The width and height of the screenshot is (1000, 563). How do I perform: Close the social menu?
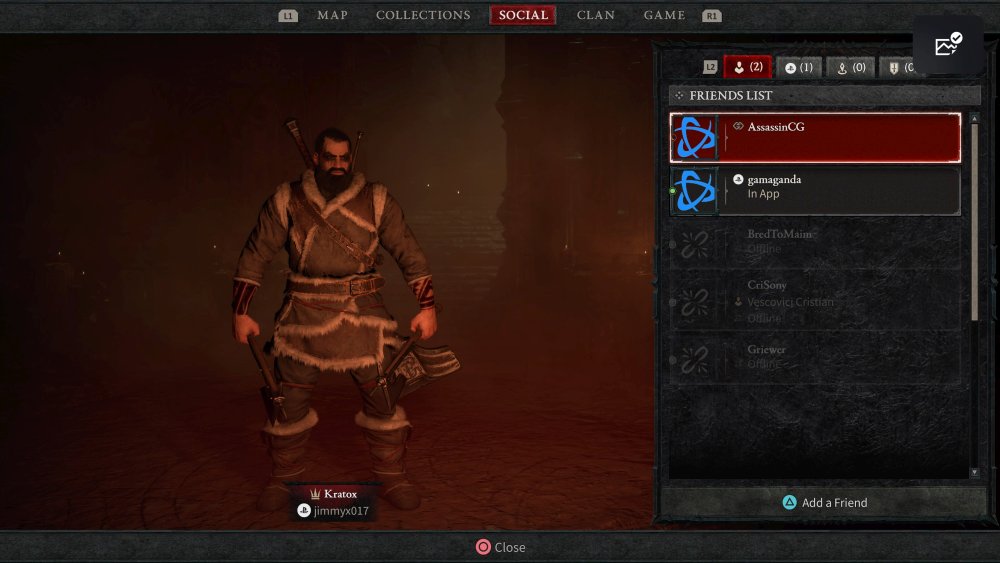(500, 547)
